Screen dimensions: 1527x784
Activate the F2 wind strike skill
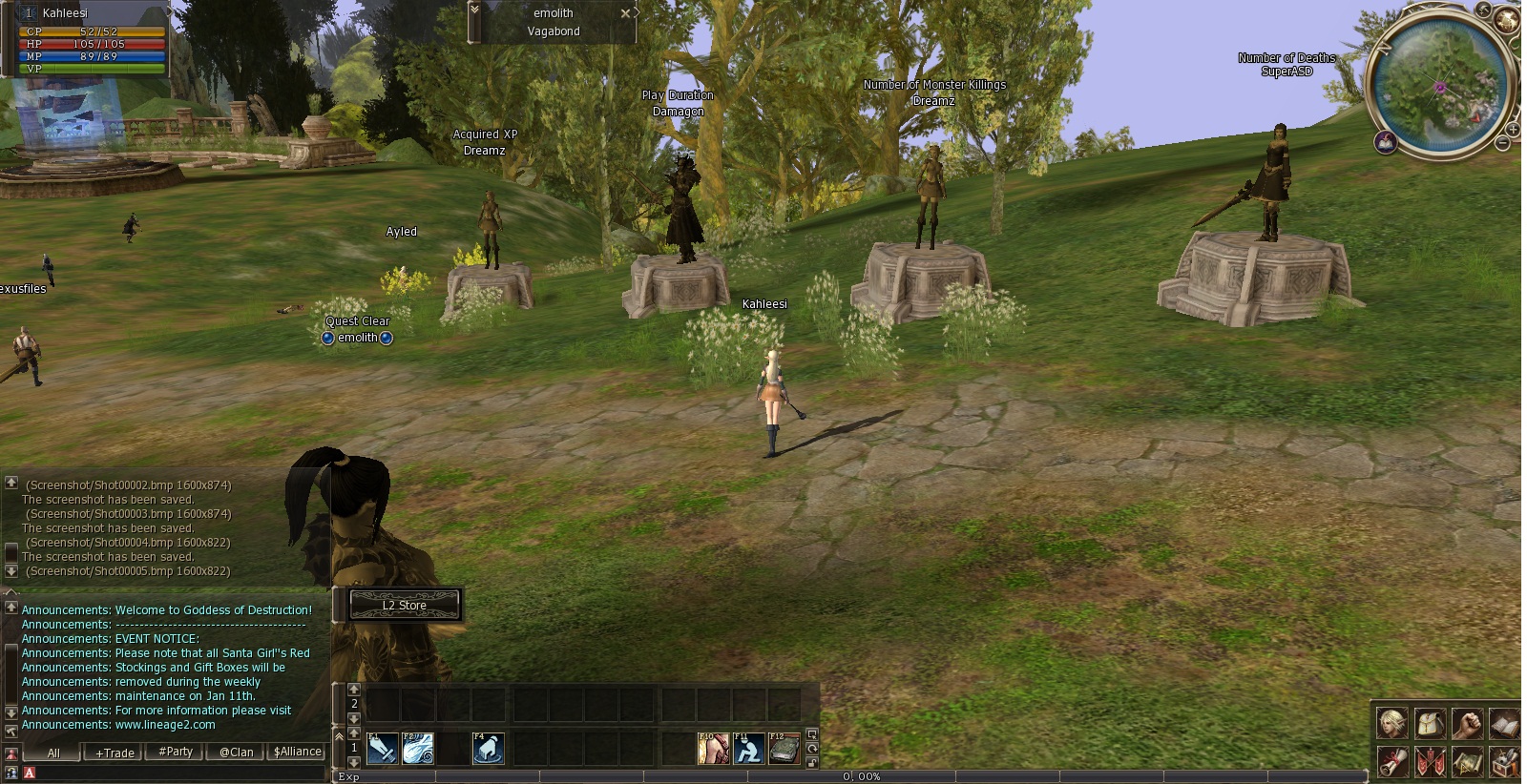click(x=418, y=749)
